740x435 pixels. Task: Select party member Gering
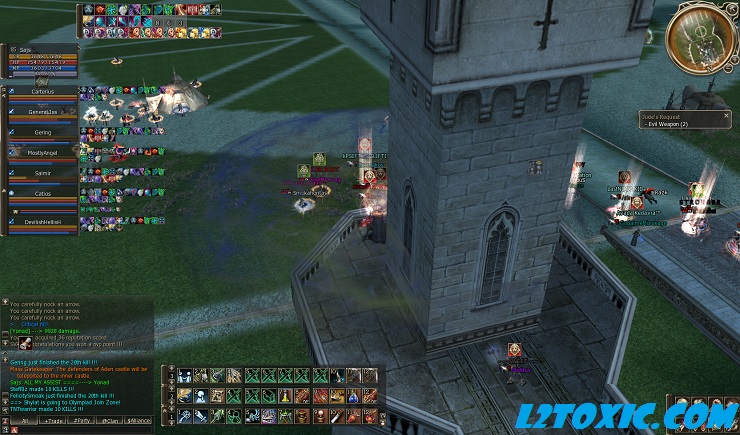coord(42,132)
